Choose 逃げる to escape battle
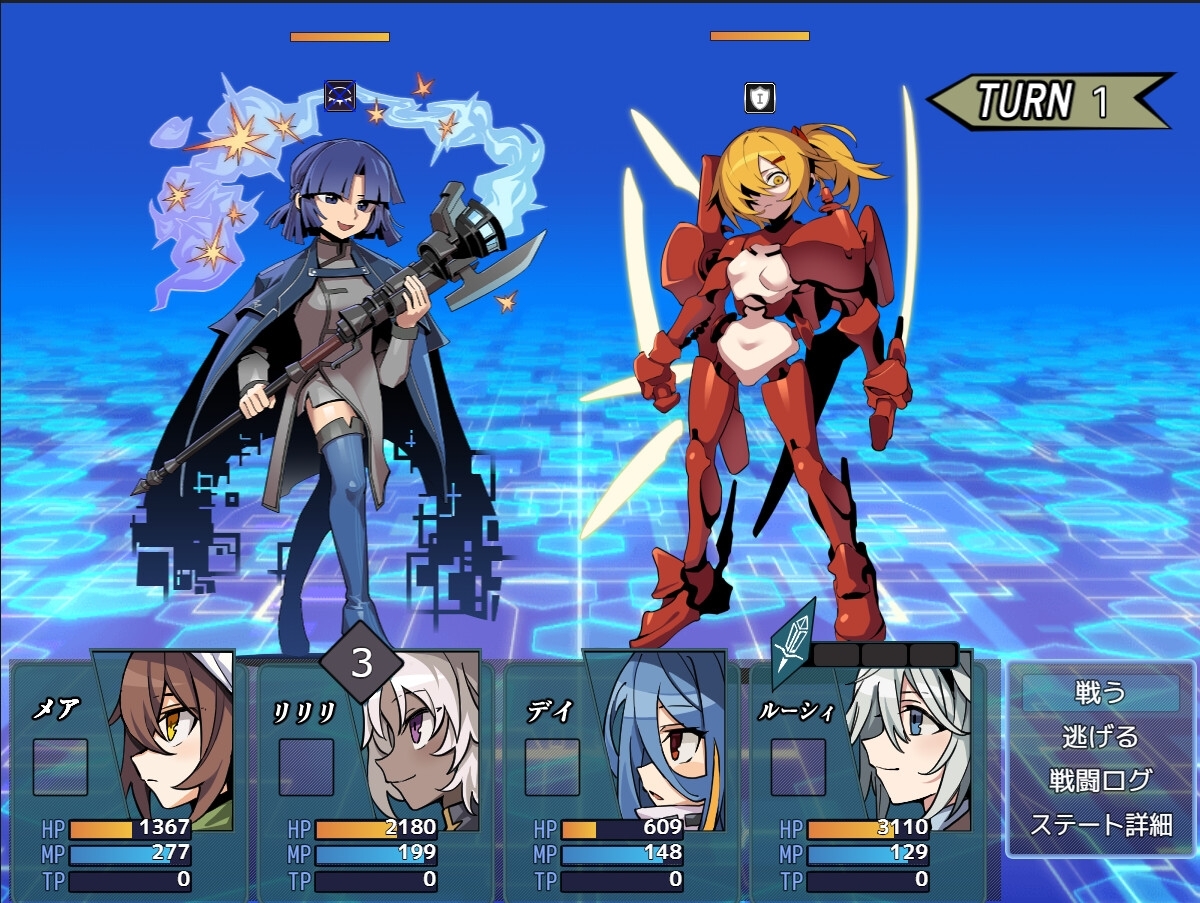The width and height of the screenshot is (1200, 903). click(x=1100, y=737)
